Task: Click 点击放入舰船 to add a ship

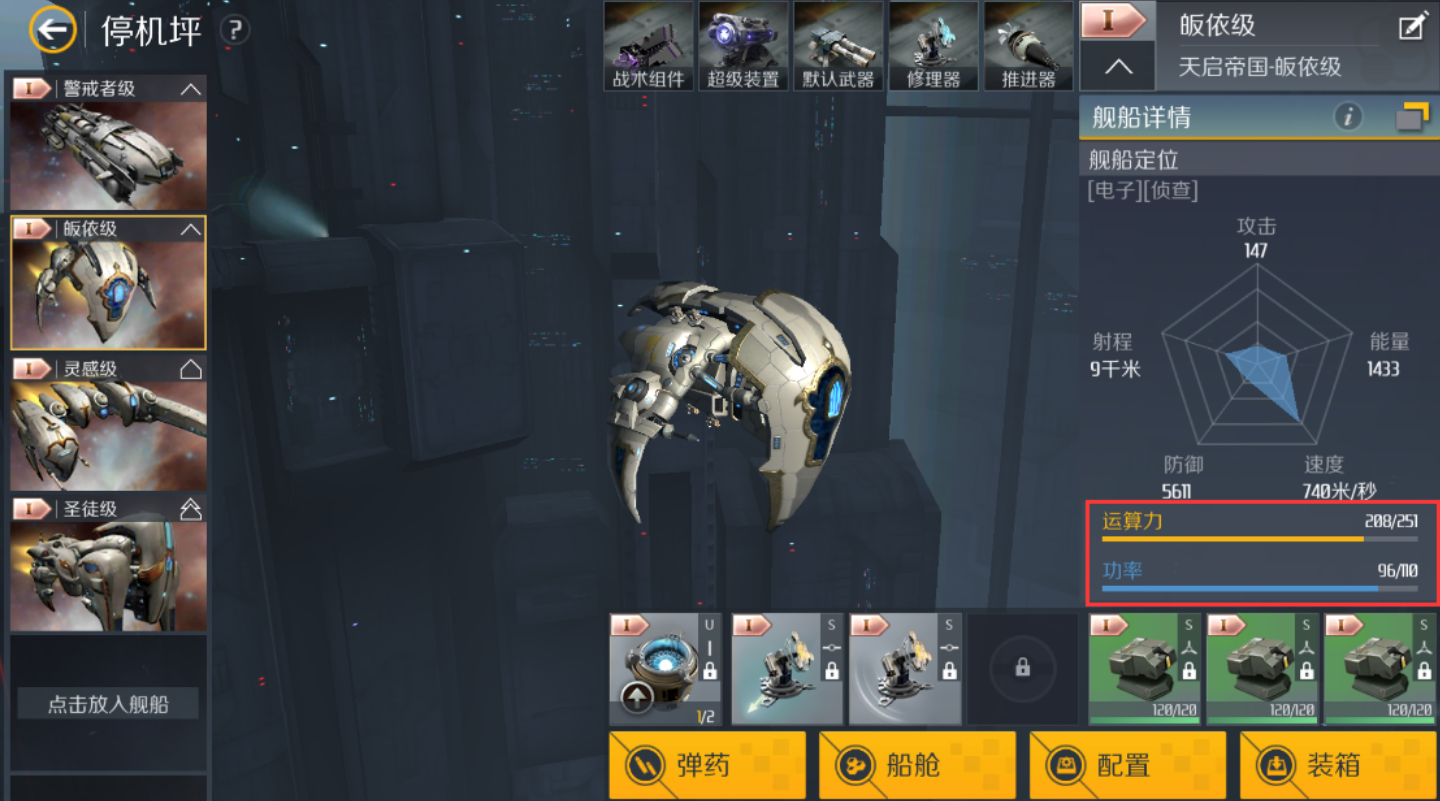Action: click(108, 704)
